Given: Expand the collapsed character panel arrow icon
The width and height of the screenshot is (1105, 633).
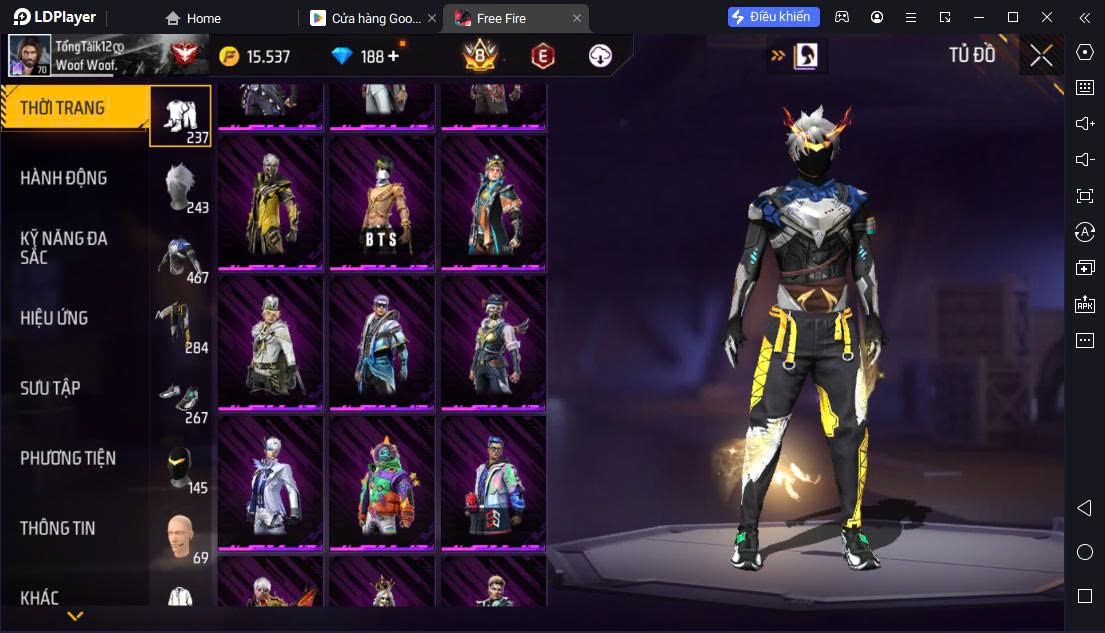Looking at the screenshot, I should click(797, 56).
